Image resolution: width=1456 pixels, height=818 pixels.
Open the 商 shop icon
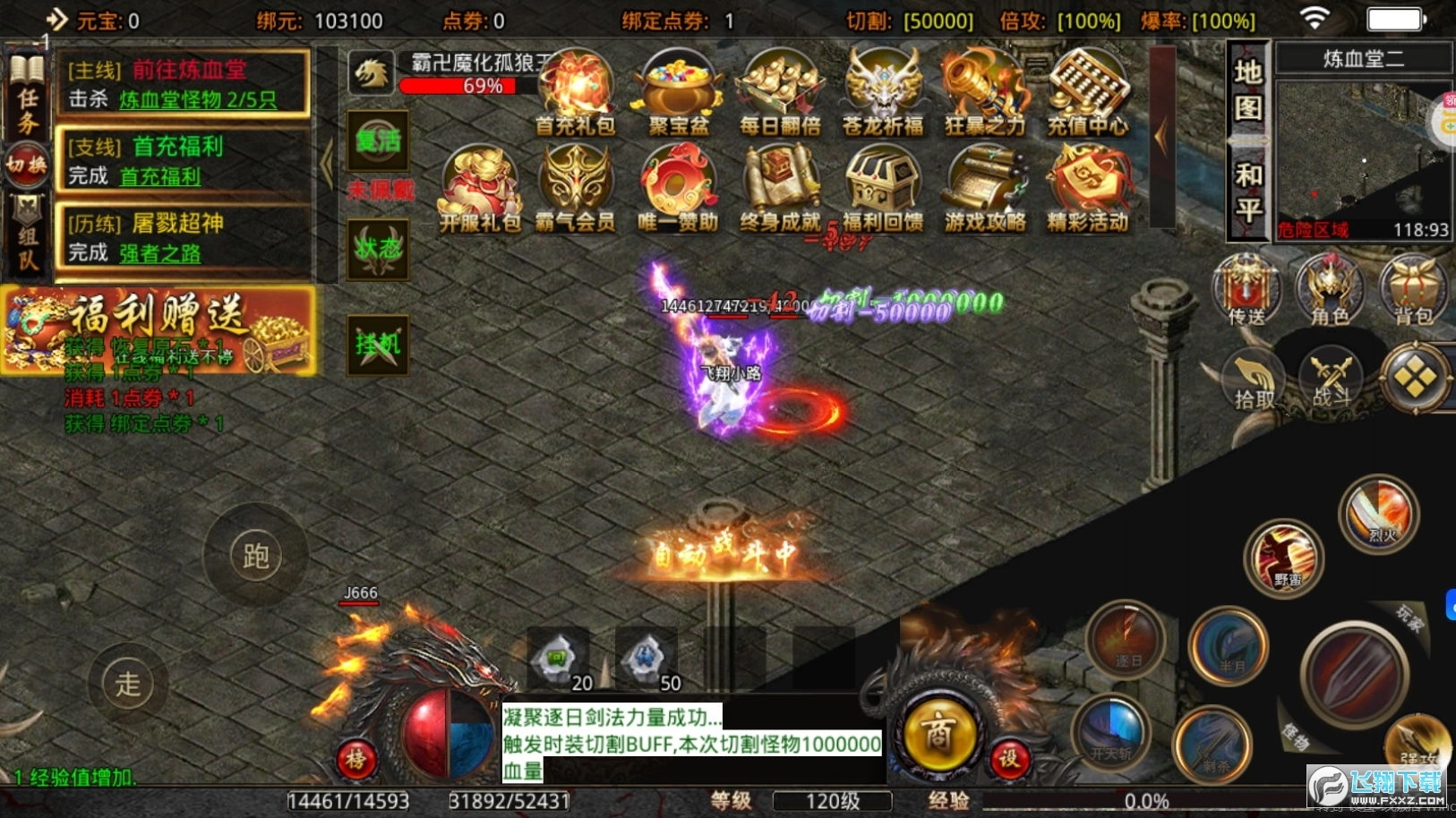937,734
